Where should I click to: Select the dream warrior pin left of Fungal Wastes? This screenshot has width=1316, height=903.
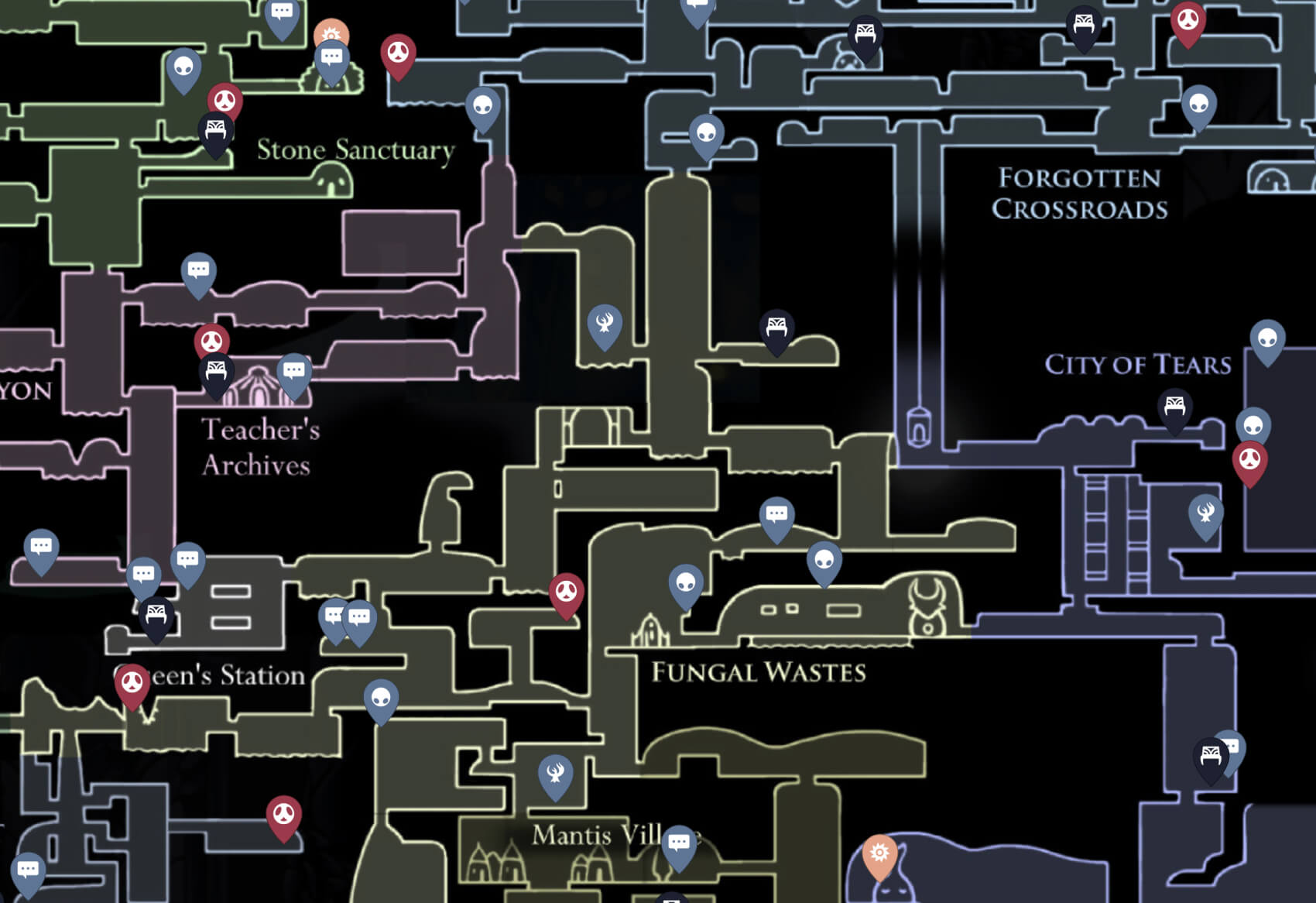[x=603, y=324]
